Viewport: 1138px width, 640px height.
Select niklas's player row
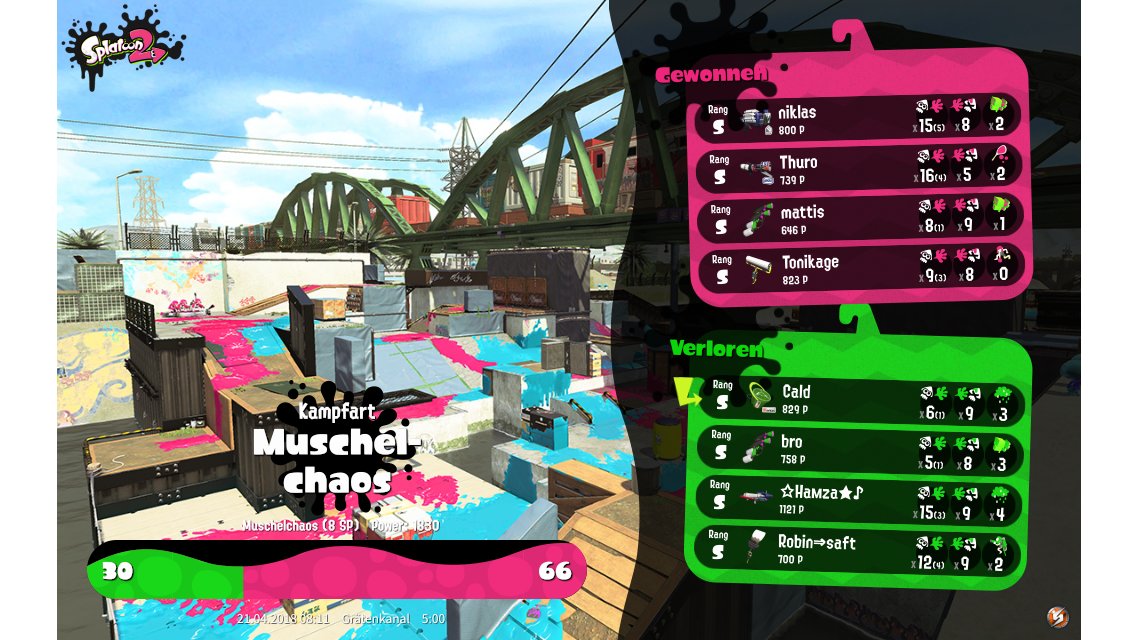click(x=858, y=119)
